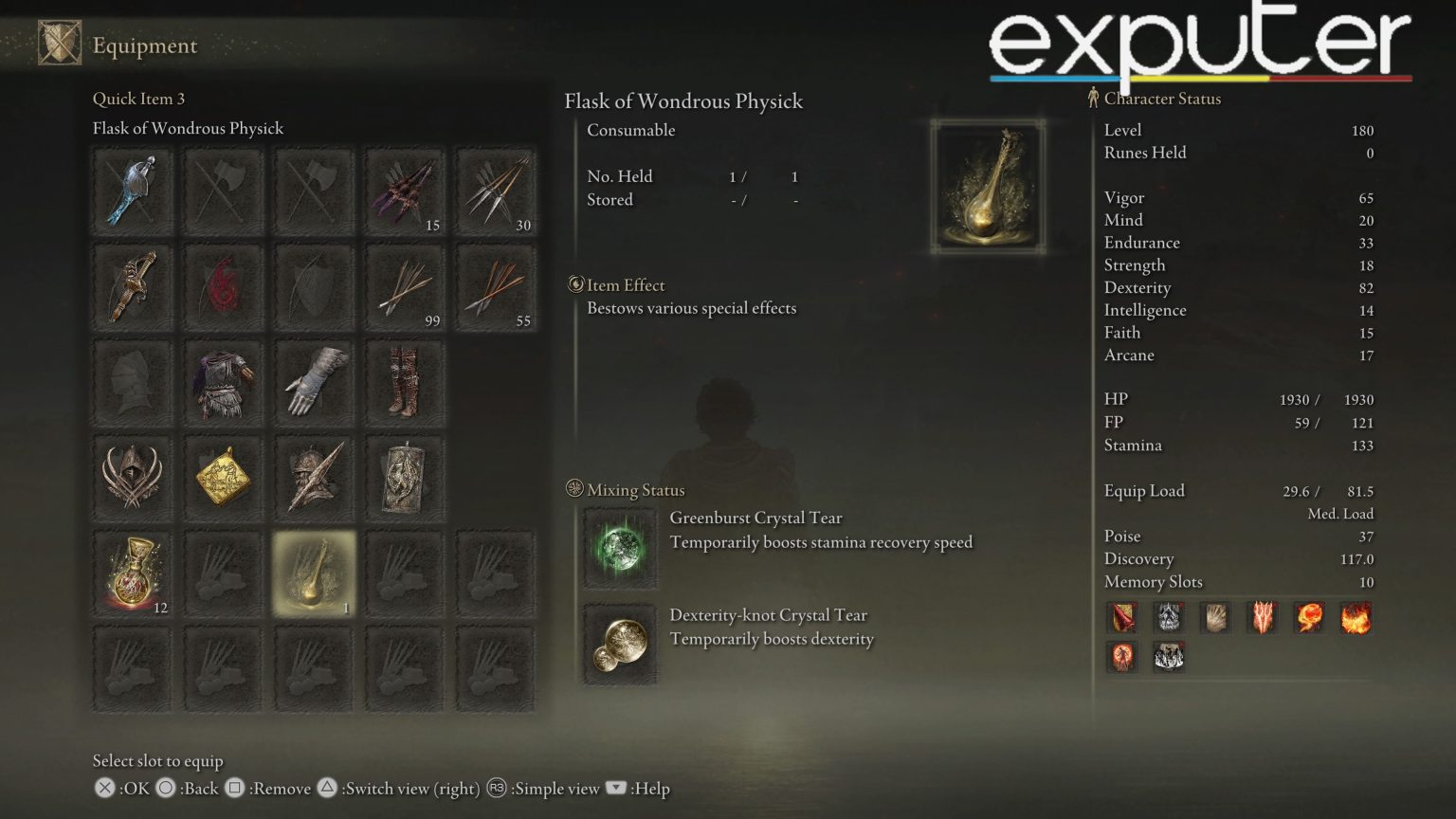Select the clawed hand spell icon
This screenshot has height=819, width=1456.
1215,617
